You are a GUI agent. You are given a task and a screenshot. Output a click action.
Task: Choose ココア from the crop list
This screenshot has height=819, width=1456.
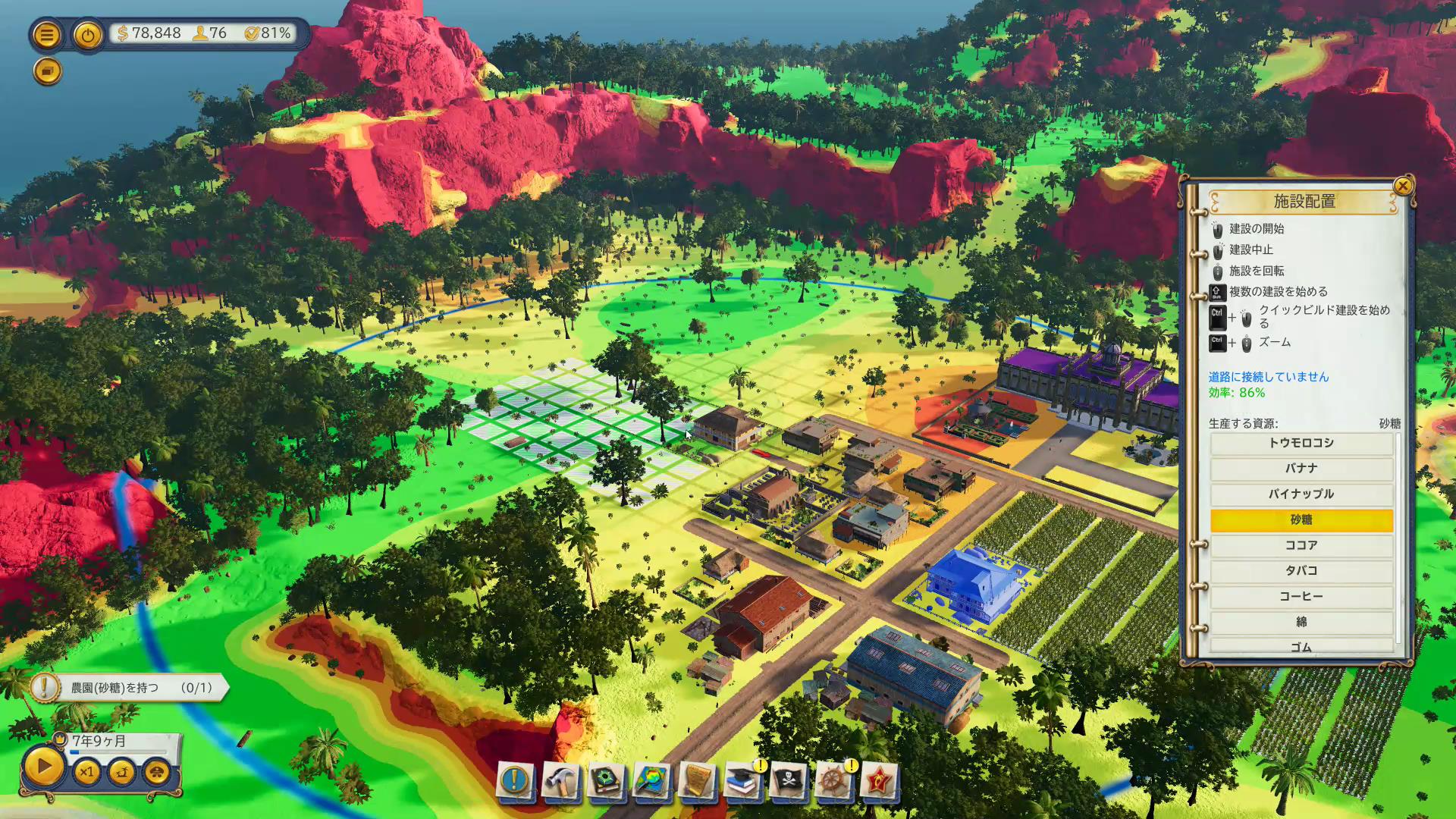pyautogui.click(x=1301, y=545)
